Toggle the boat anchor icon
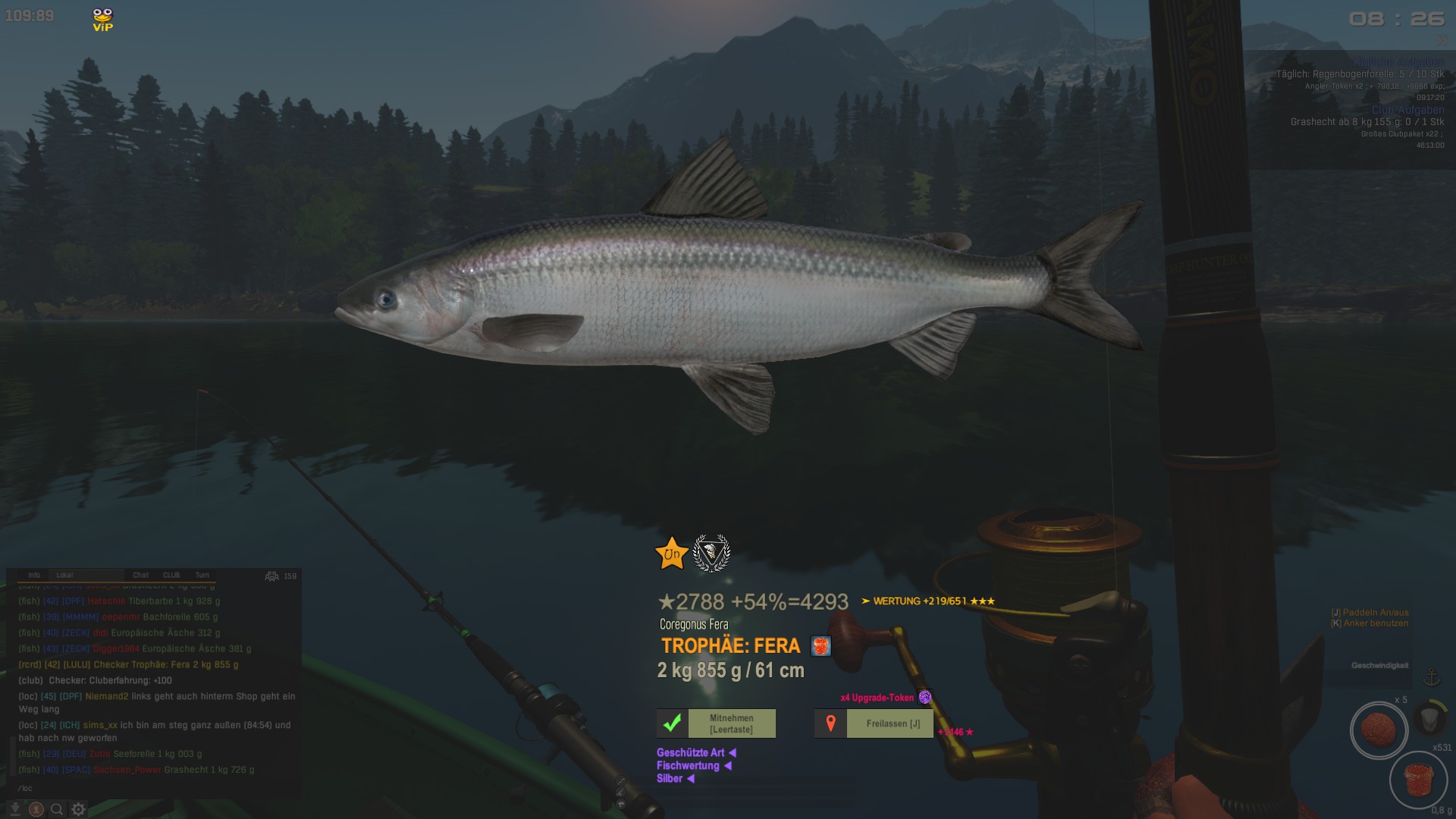Viewport: 1456px width, 819px height. click(1432, 676)
